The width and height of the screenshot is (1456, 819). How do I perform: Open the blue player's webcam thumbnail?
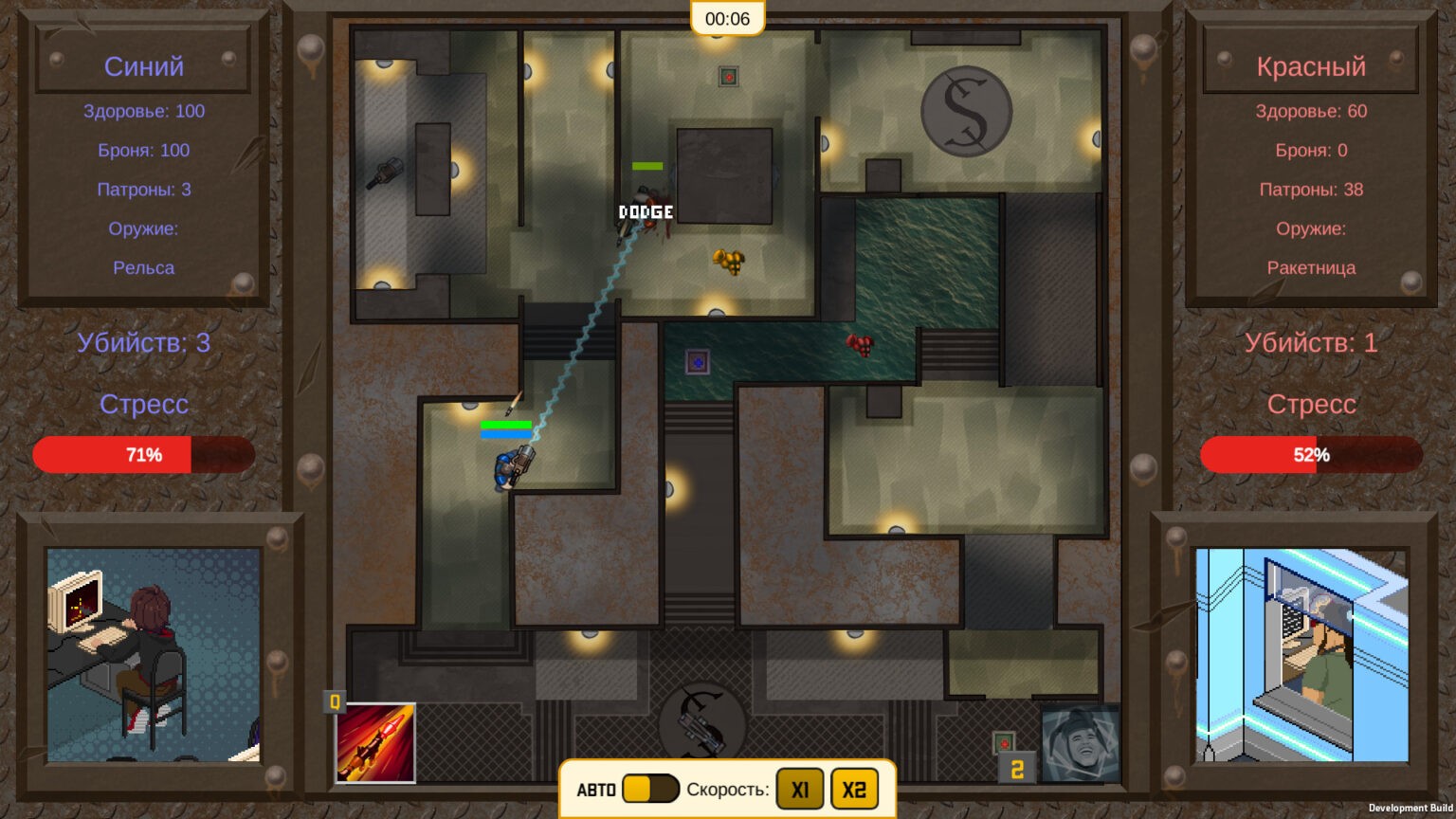coord(154,655)
